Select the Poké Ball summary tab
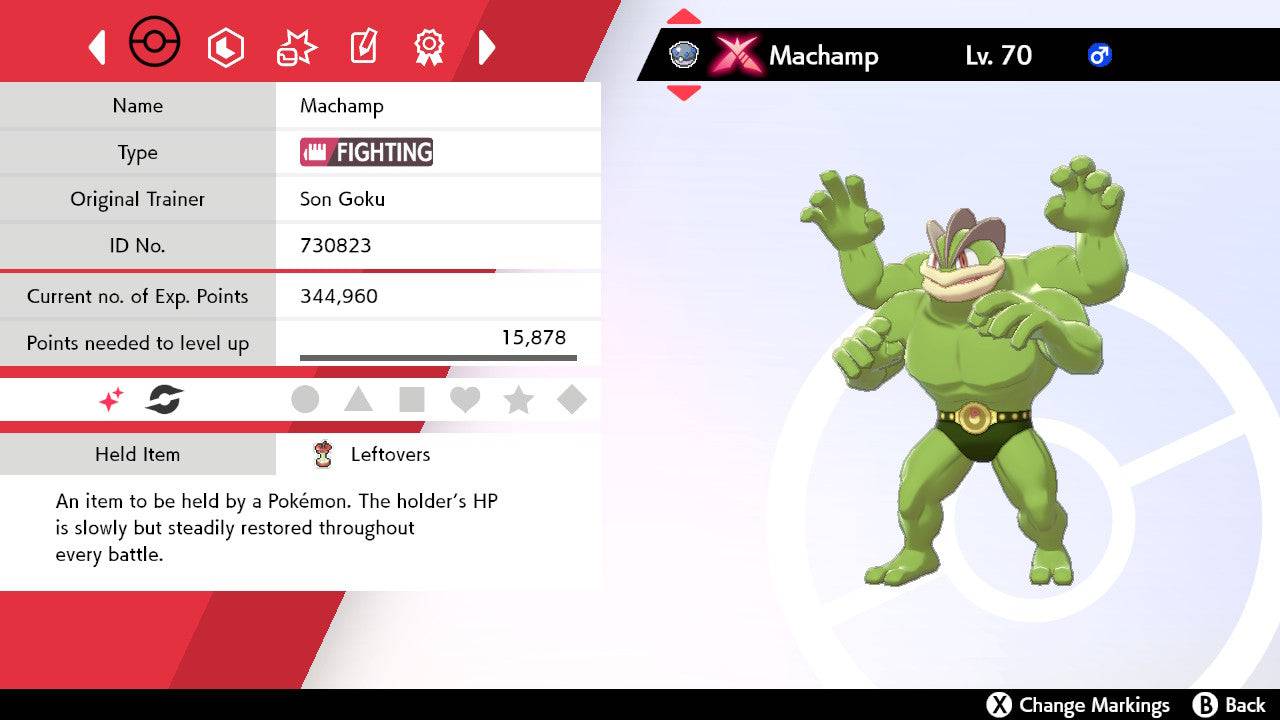Viewport: 1280px width, 720px height. coord(155,44)
